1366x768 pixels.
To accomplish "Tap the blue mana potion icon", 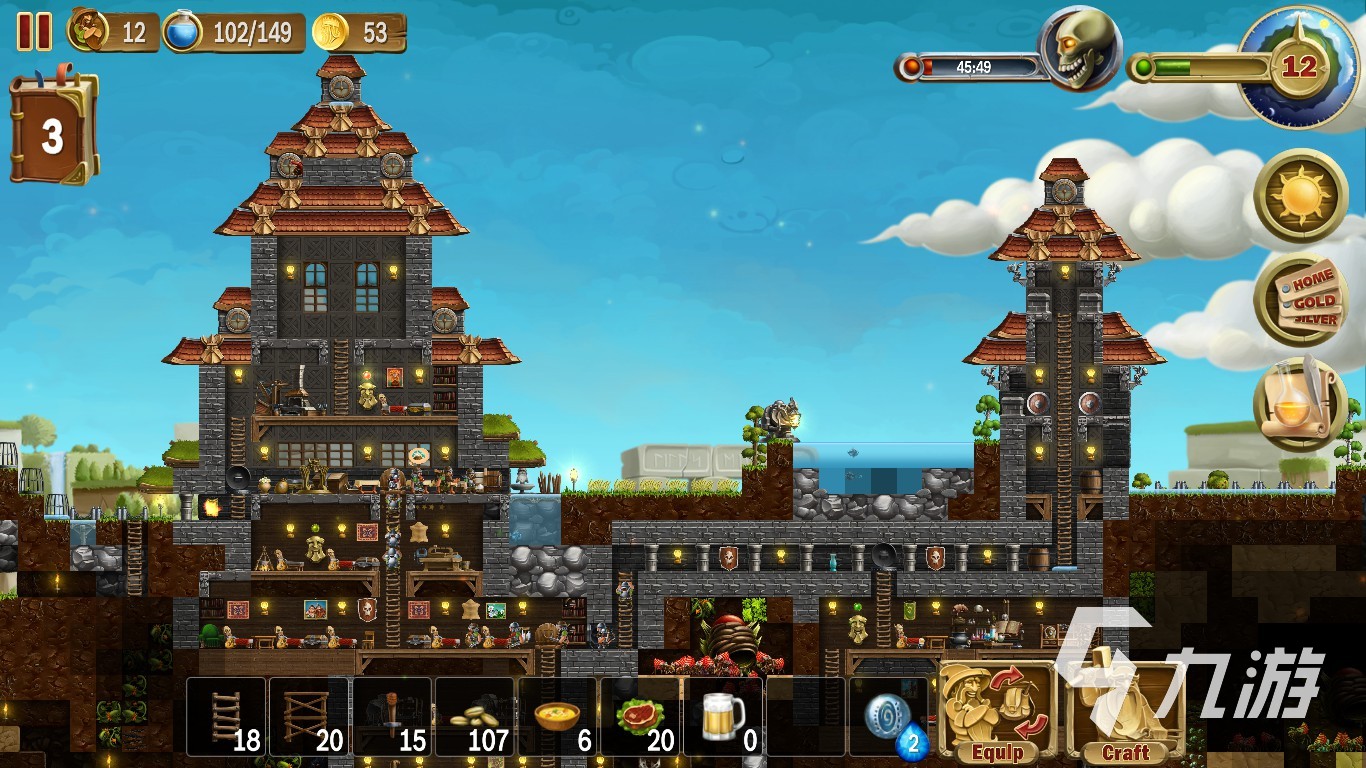I will 183,31.
